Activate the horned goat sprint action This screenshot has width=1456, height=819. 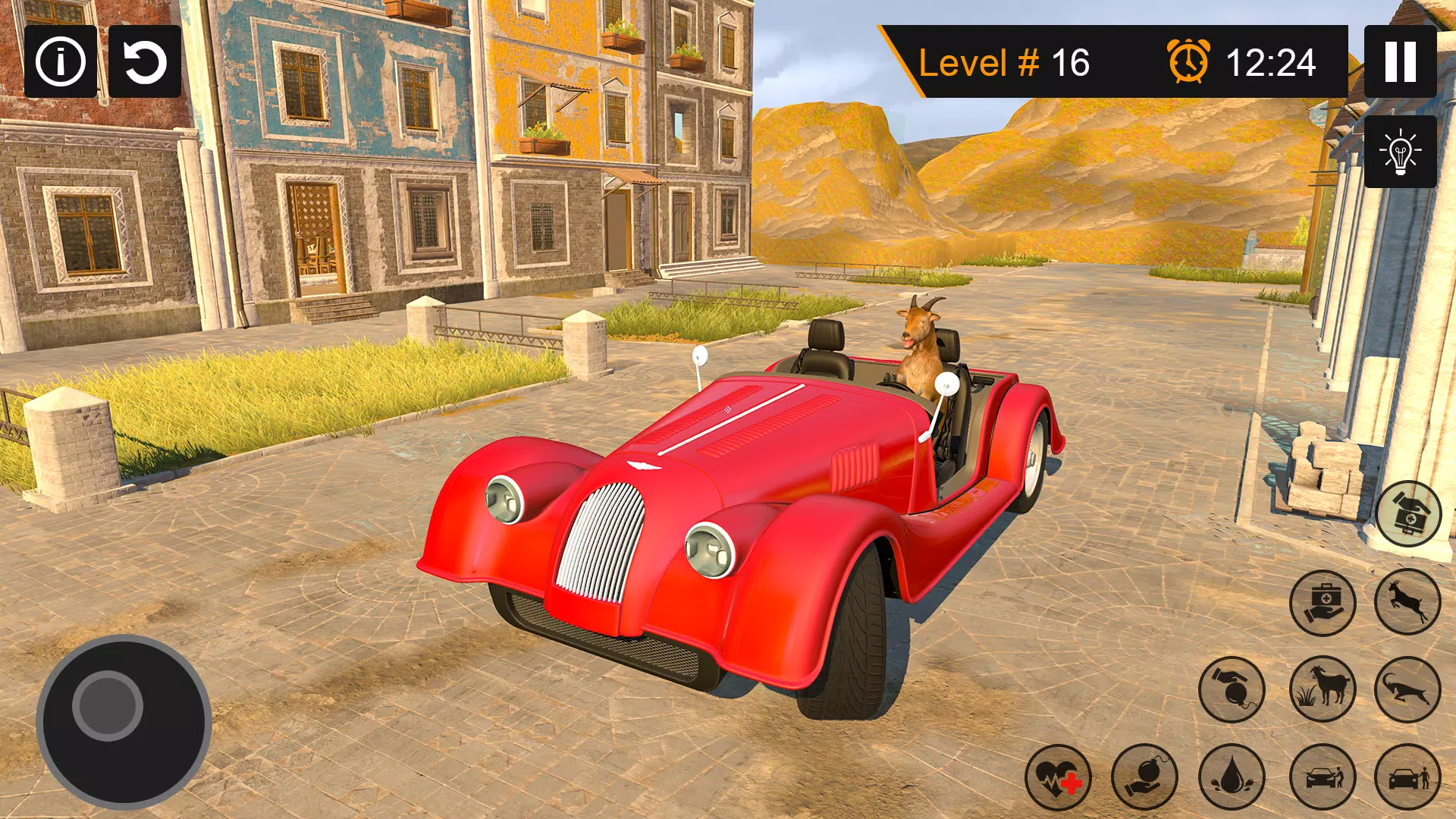[1408, 689]
